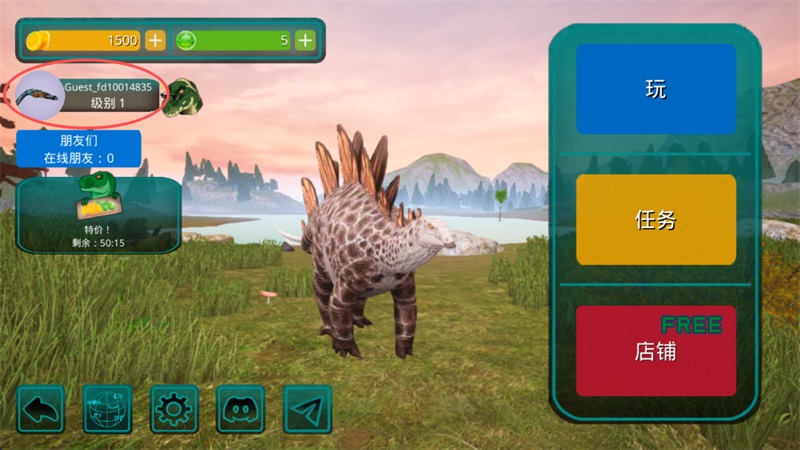Enter the red 店铺 shop
The image size is (800, 450).
pos(656,351)
